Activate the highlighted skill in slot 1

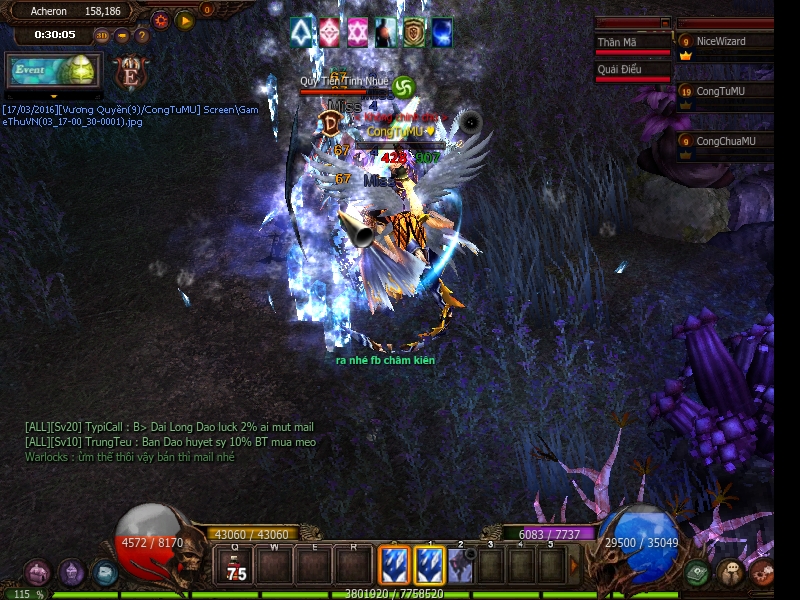(x=429, y=567)
